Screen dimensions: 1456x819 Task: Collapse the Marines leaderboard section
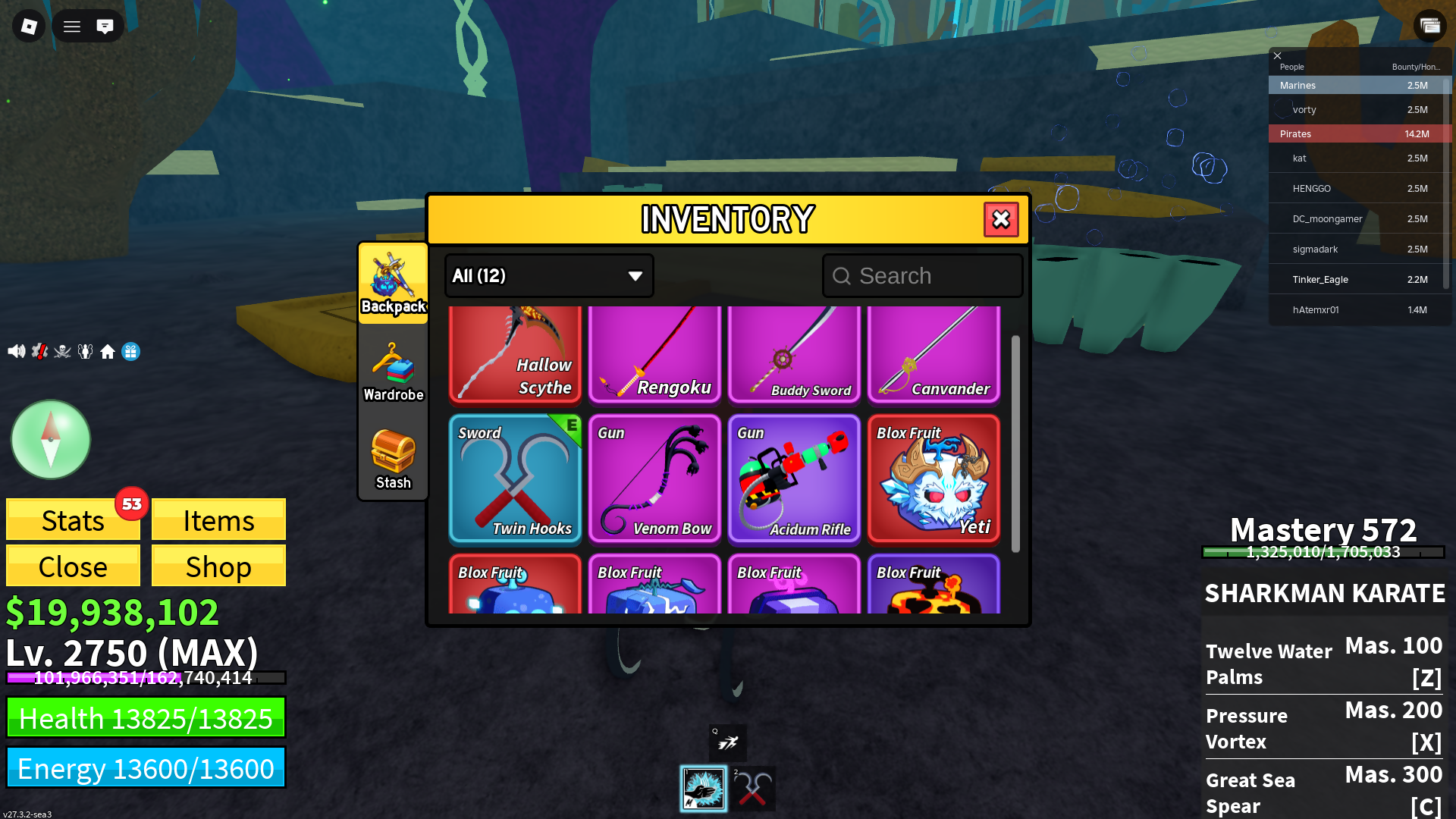(x=1359, y=85)
